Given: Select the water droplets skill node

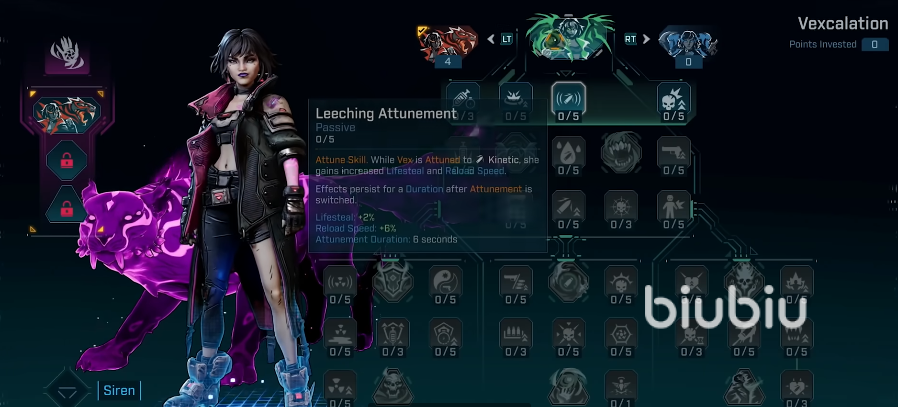Looking at the screenshot, I should click(x=568, y=152).
